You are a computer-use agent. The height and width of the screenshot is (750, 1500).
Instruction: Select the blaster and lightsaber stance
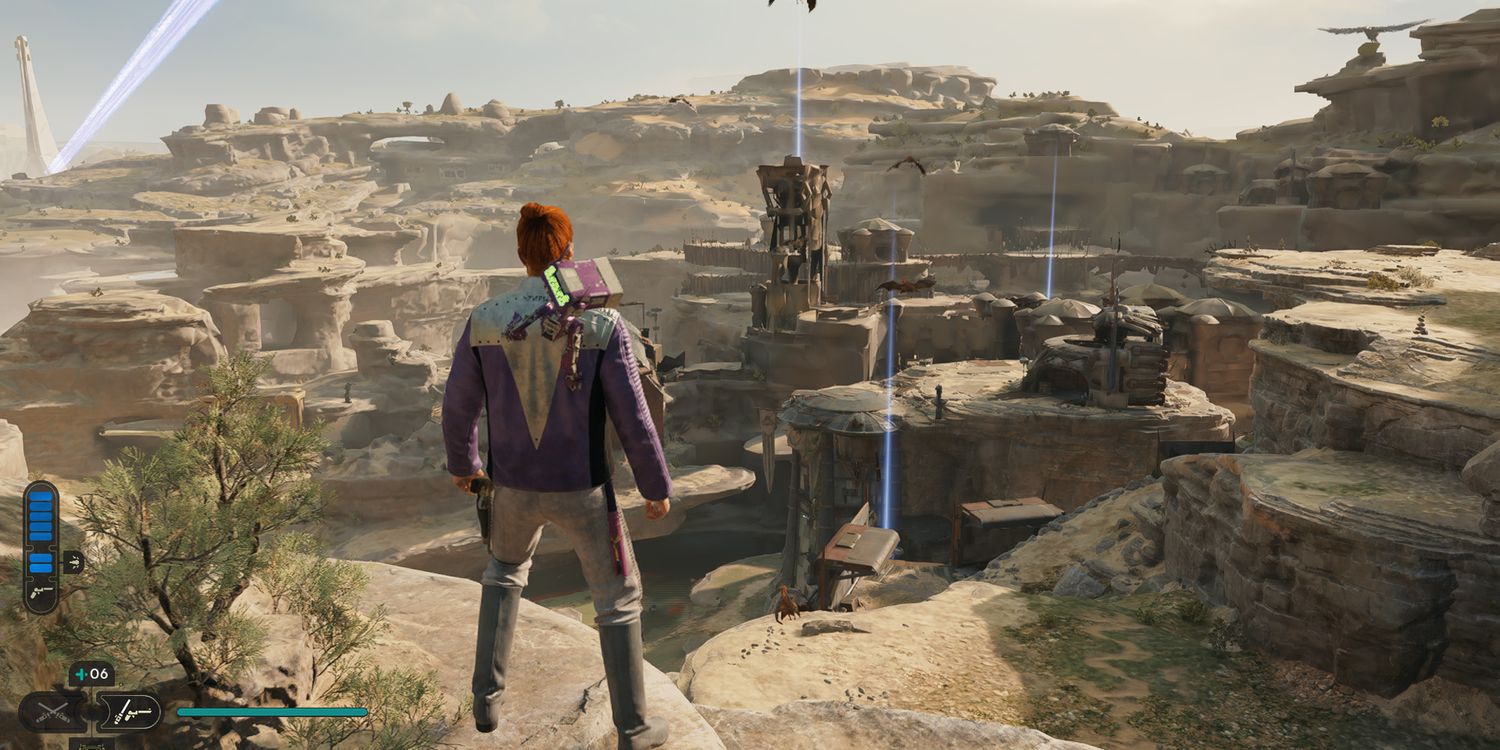[130, 712]
